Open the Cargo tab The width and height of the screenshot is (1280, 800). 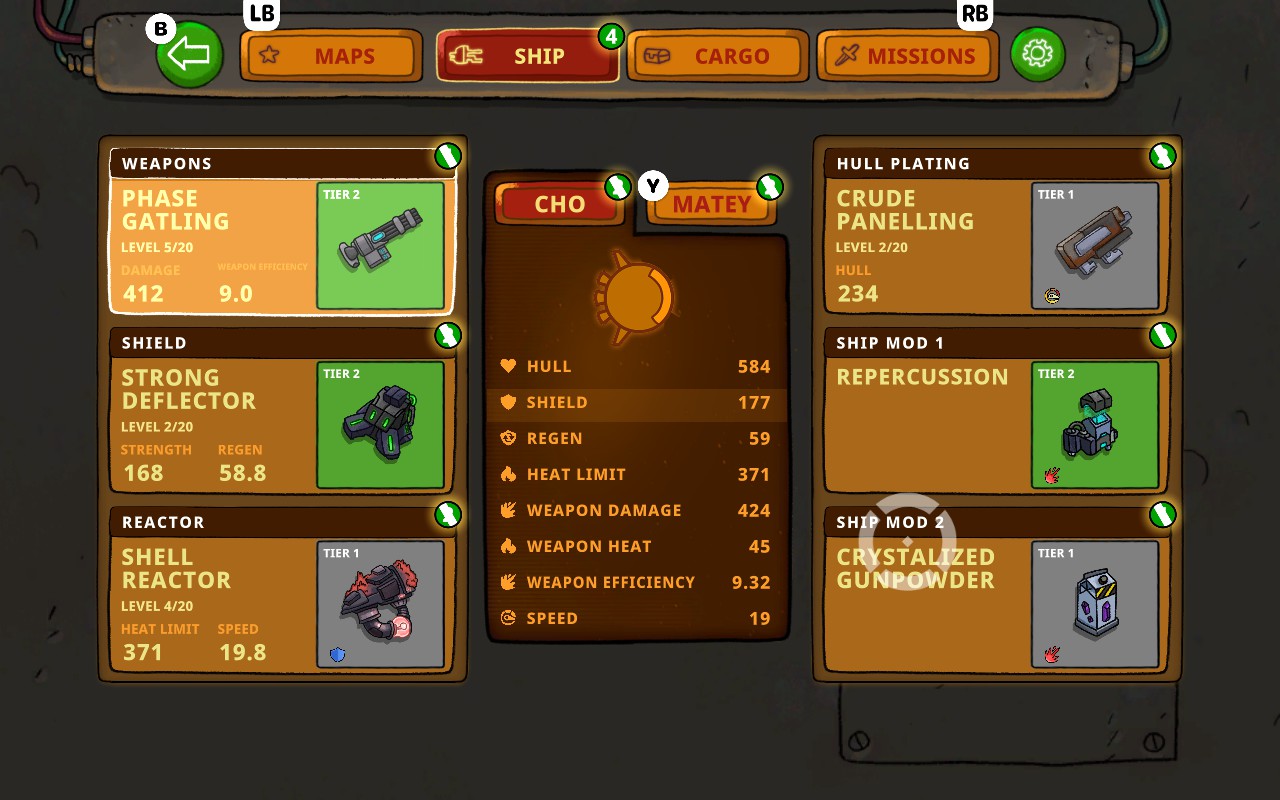pyautogui.click(x=715, y=56)
